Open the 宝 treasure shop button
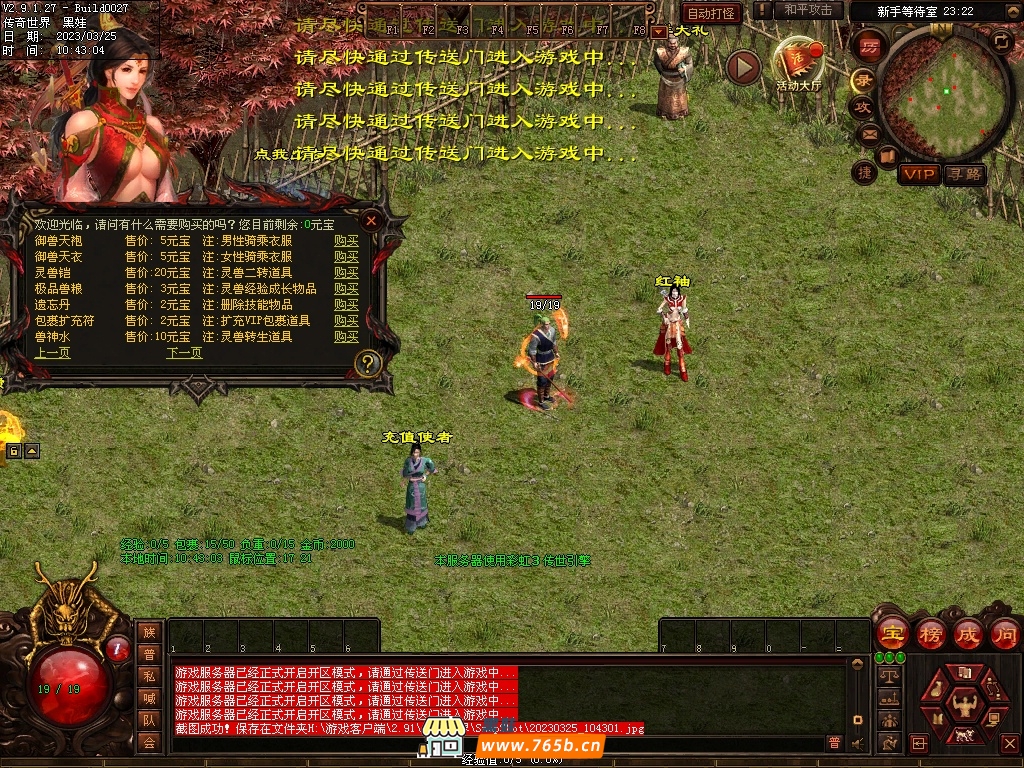1024x768 pixels. point(891,633)
